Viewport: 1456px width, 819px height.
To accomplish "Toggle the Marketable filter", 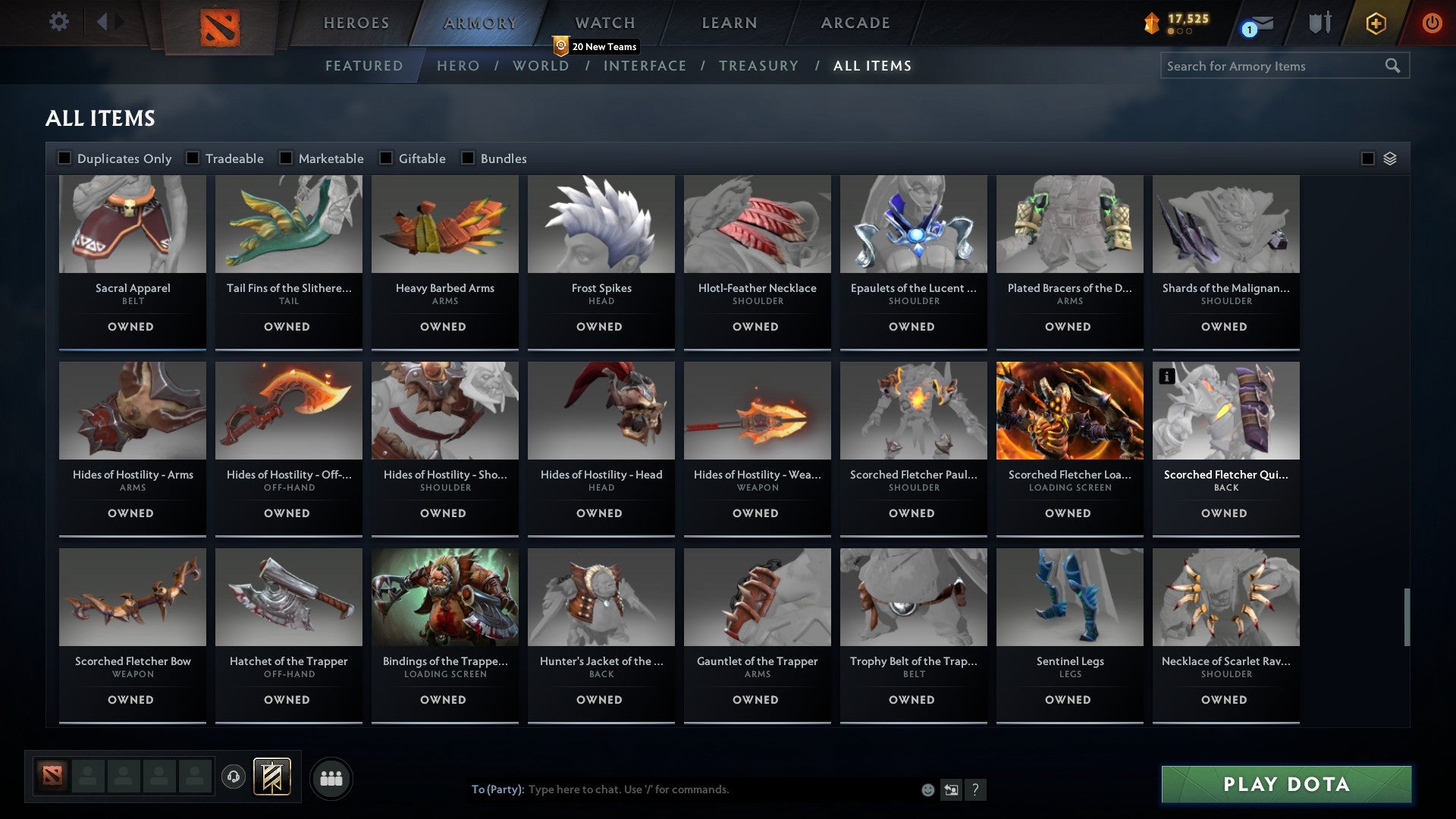I will click(x=286, y=158).
